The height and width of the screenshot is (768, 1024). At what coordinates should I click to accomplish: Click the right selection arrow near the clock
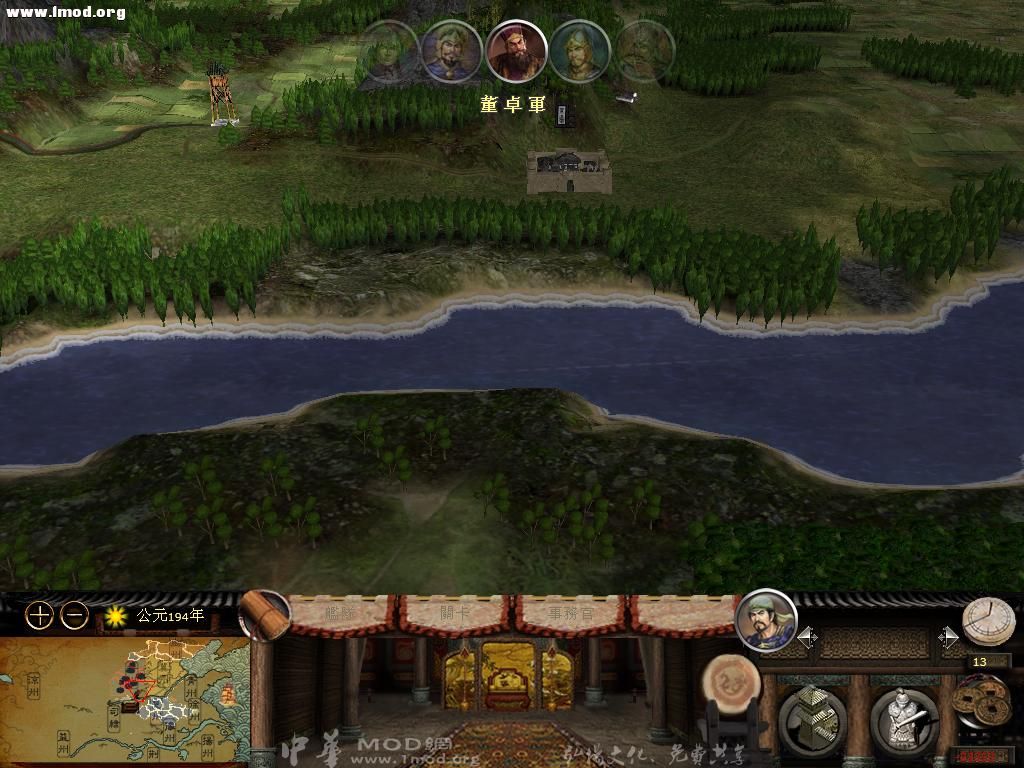(x=948, y=637)
